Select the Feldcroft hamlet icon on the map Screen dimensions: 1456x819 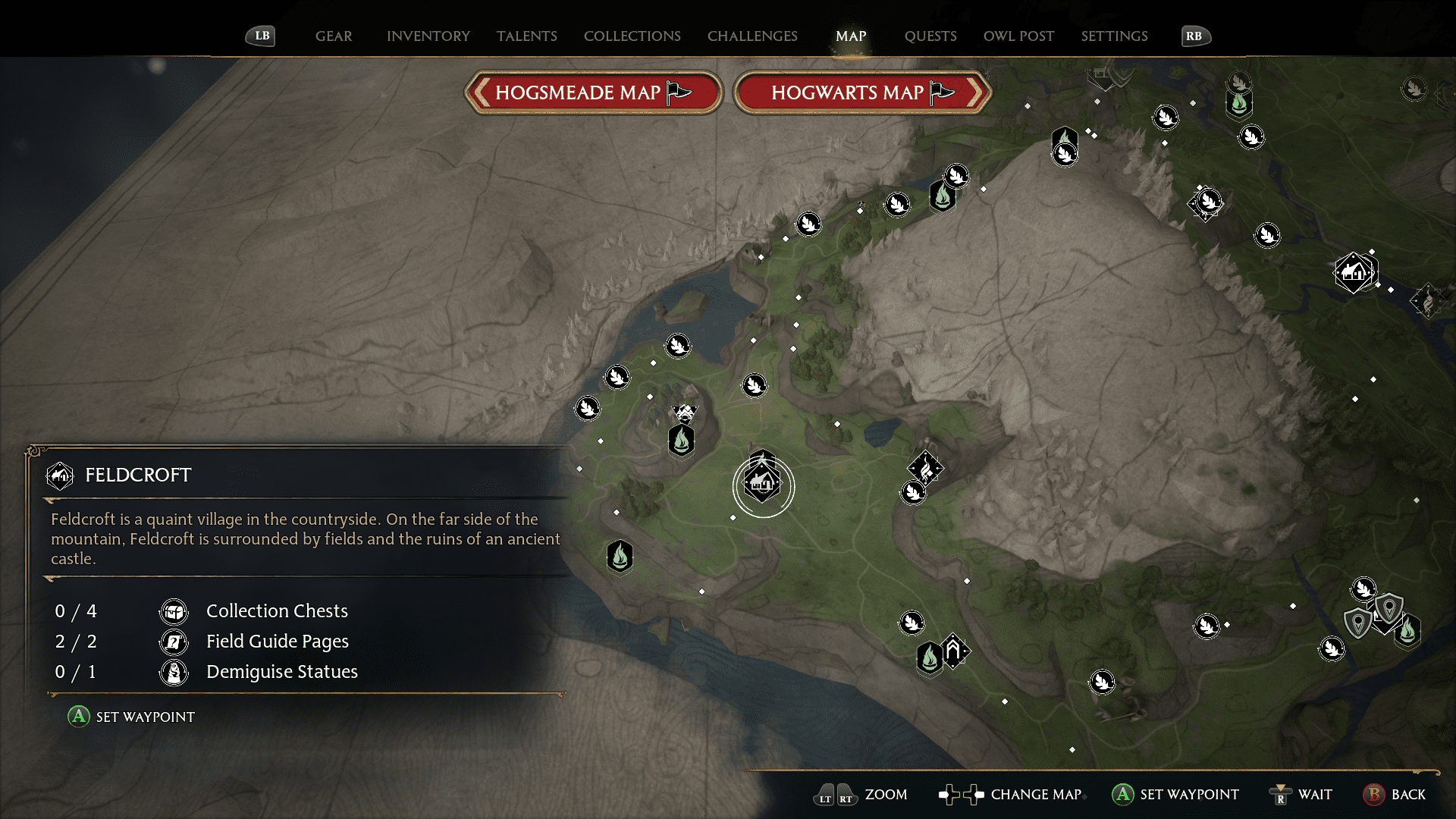(764, 484)
